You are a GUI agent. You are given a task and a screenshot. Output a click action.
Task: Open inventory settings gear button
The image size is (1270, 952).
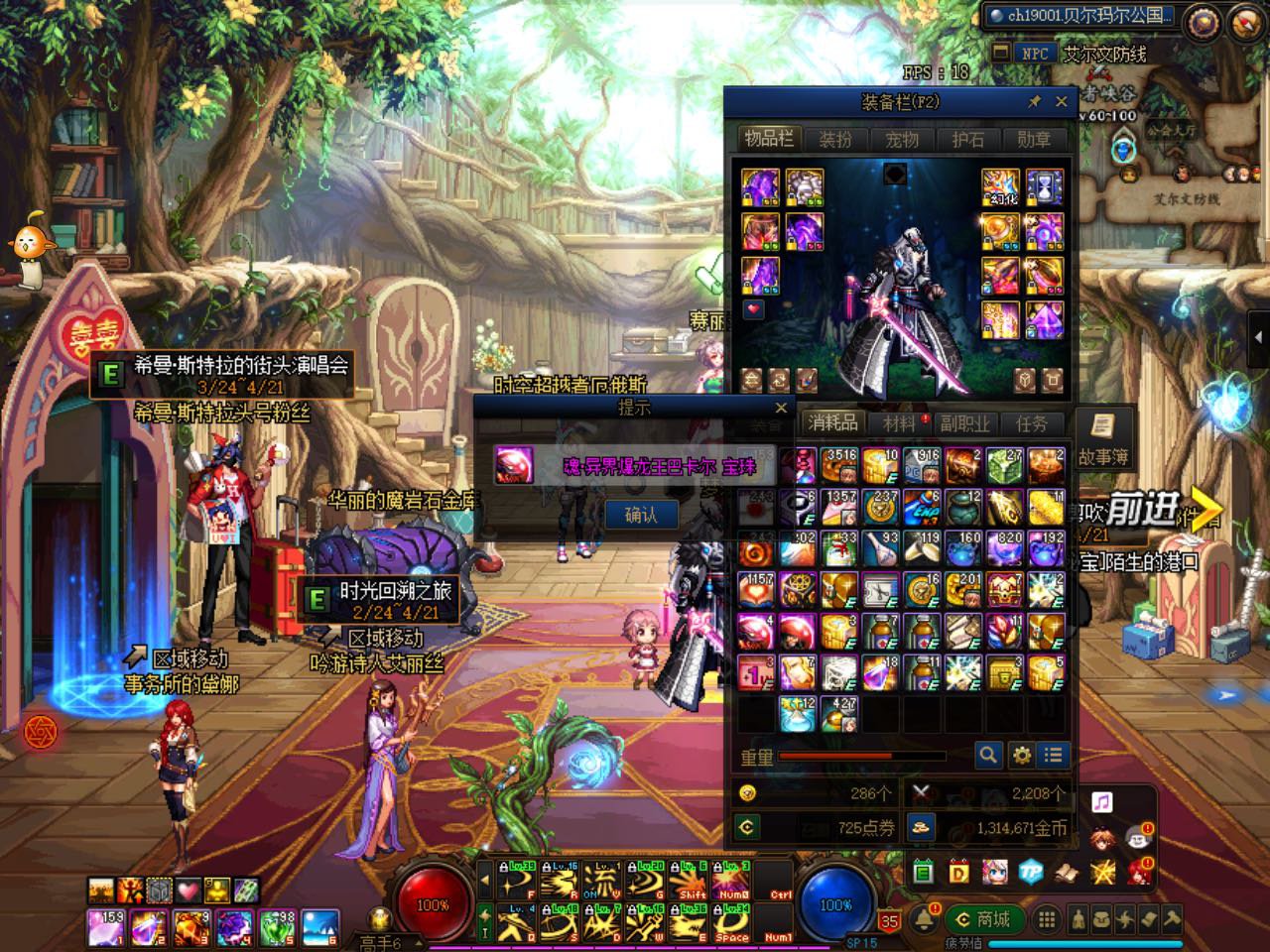[1021, 756]
